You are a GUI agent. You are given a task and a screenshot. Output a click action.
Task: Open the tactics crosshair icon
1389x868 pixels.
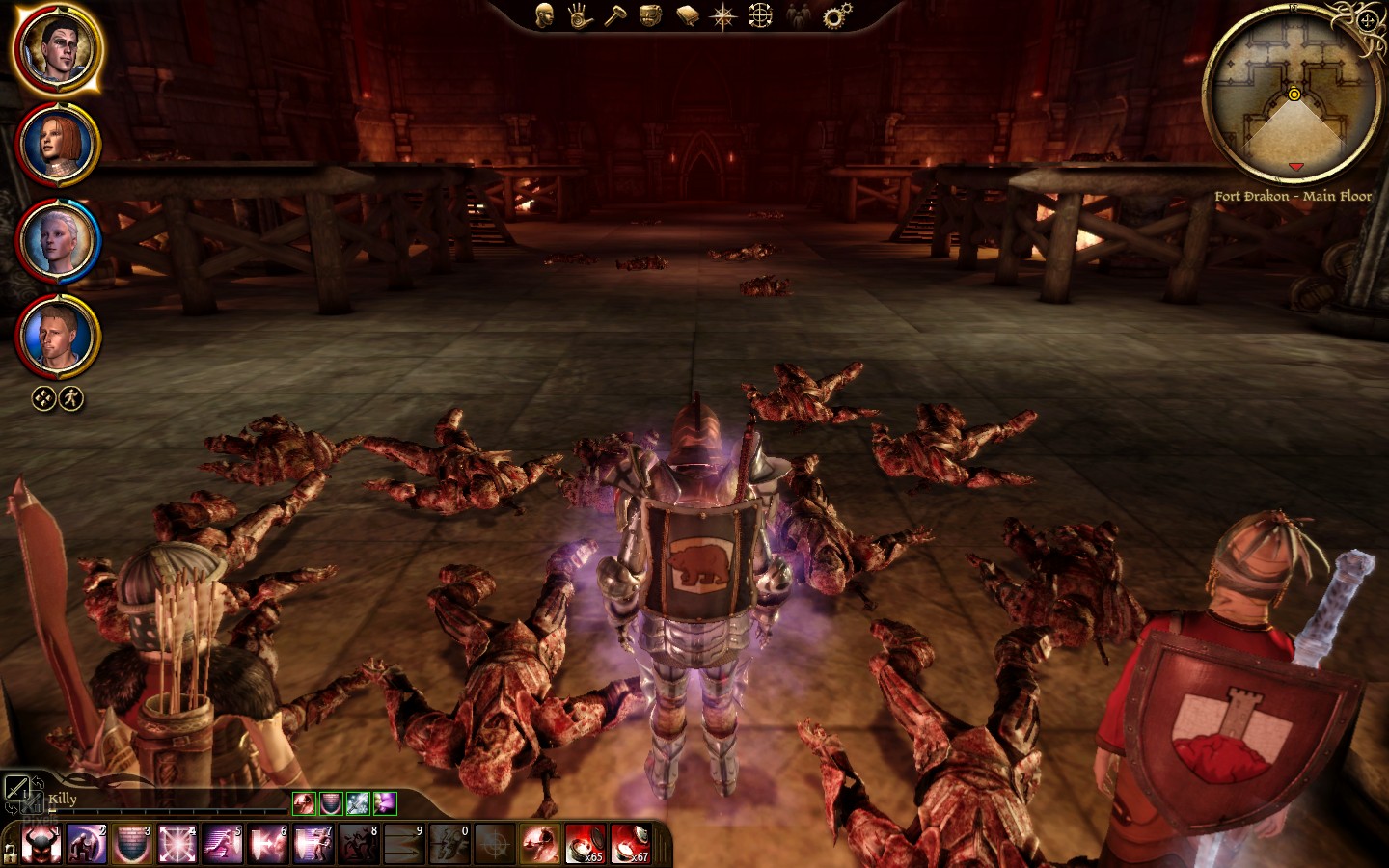tap(760, 15)
